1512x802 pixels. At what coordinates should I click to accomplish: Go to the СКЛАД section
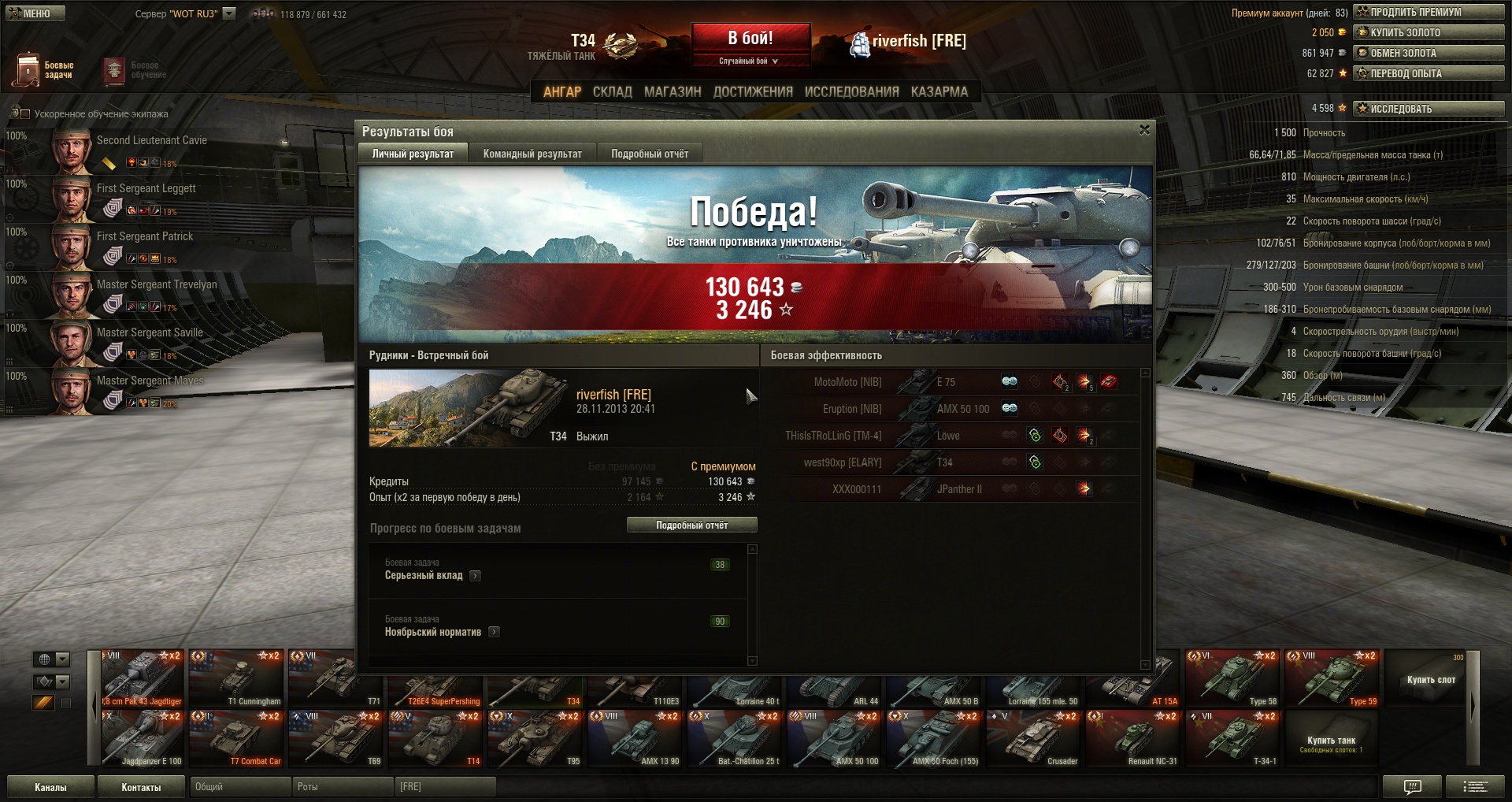pyautogui.click(x=612, y=92)
